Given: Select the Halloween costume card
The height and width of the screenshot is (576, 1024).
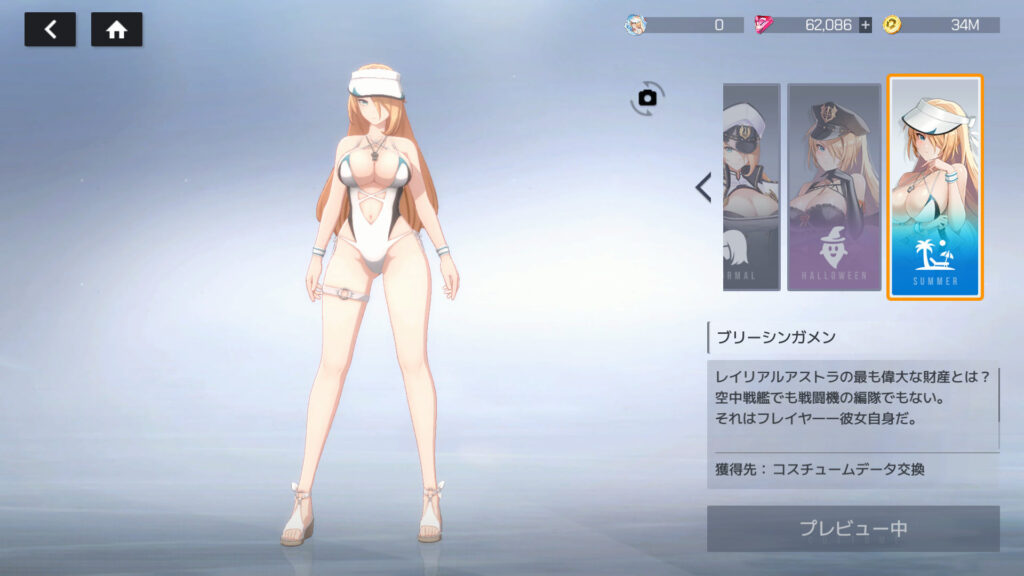Looking at the screenshot, I should 834,187.
